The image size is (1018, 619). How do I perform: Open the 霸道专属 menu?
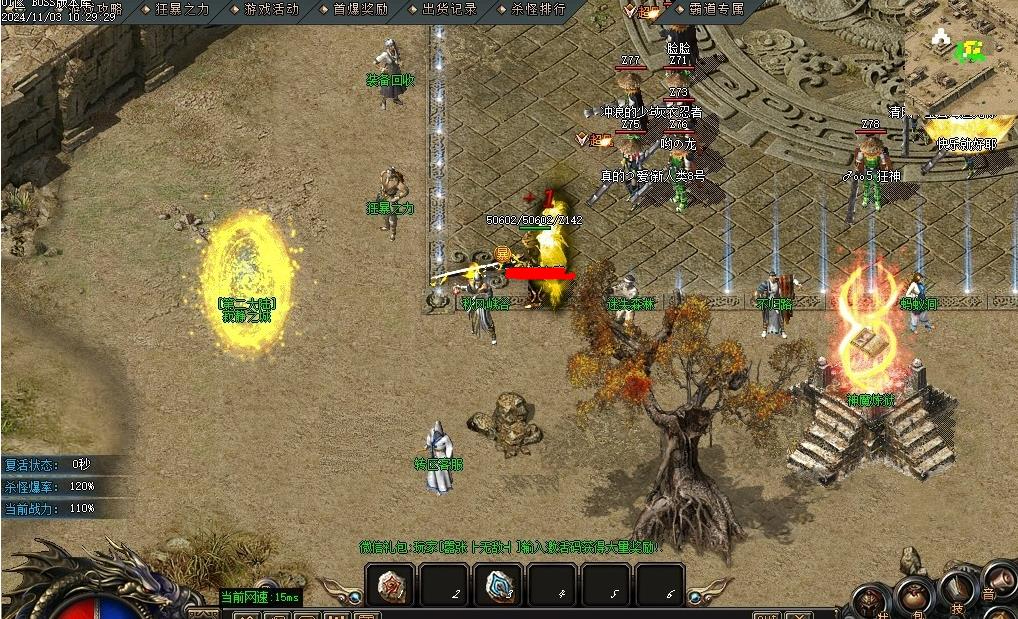click(x=716, y=9)
